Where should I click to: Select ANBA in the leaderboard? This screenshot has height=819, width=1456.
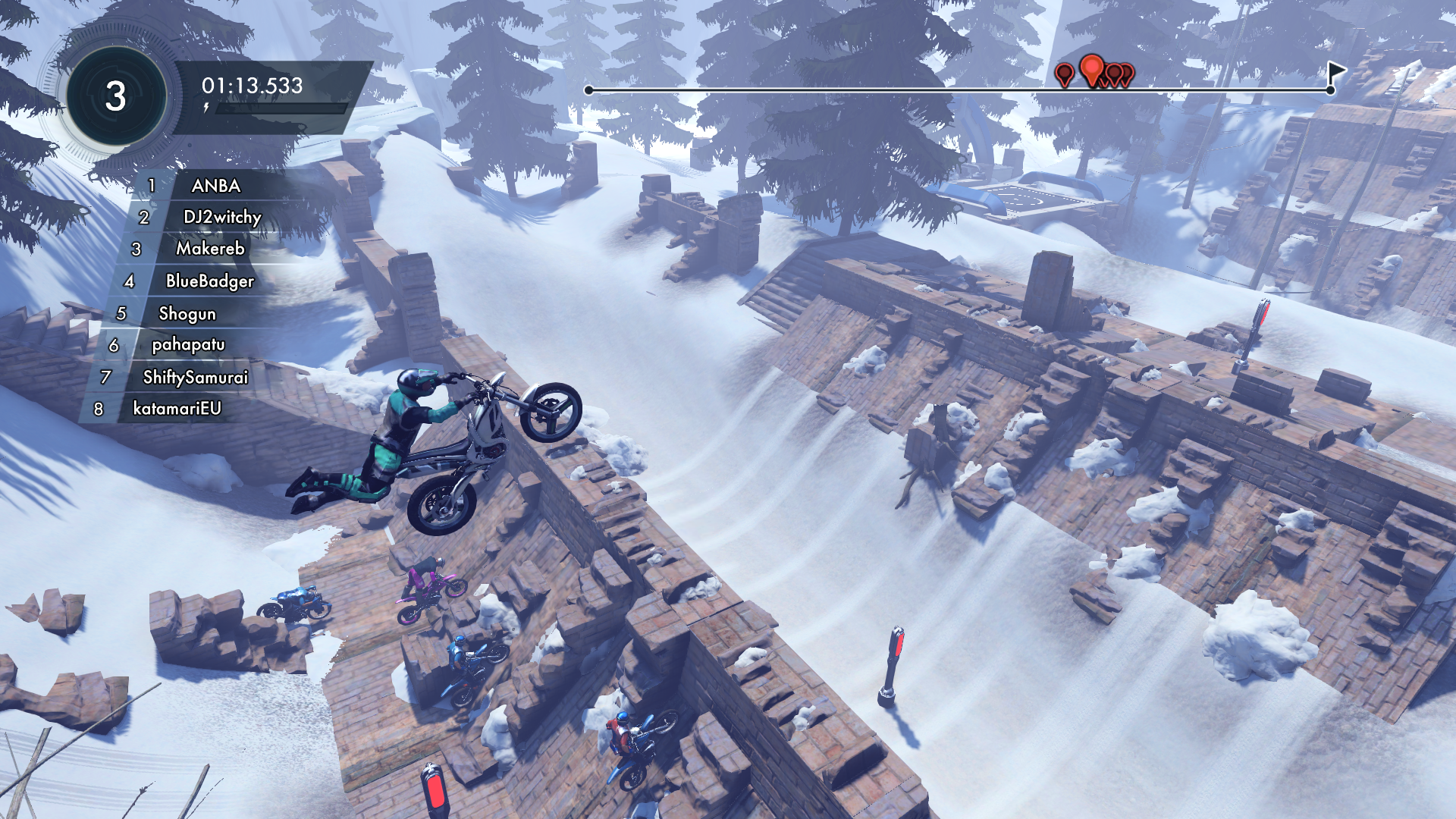[215, 186]
